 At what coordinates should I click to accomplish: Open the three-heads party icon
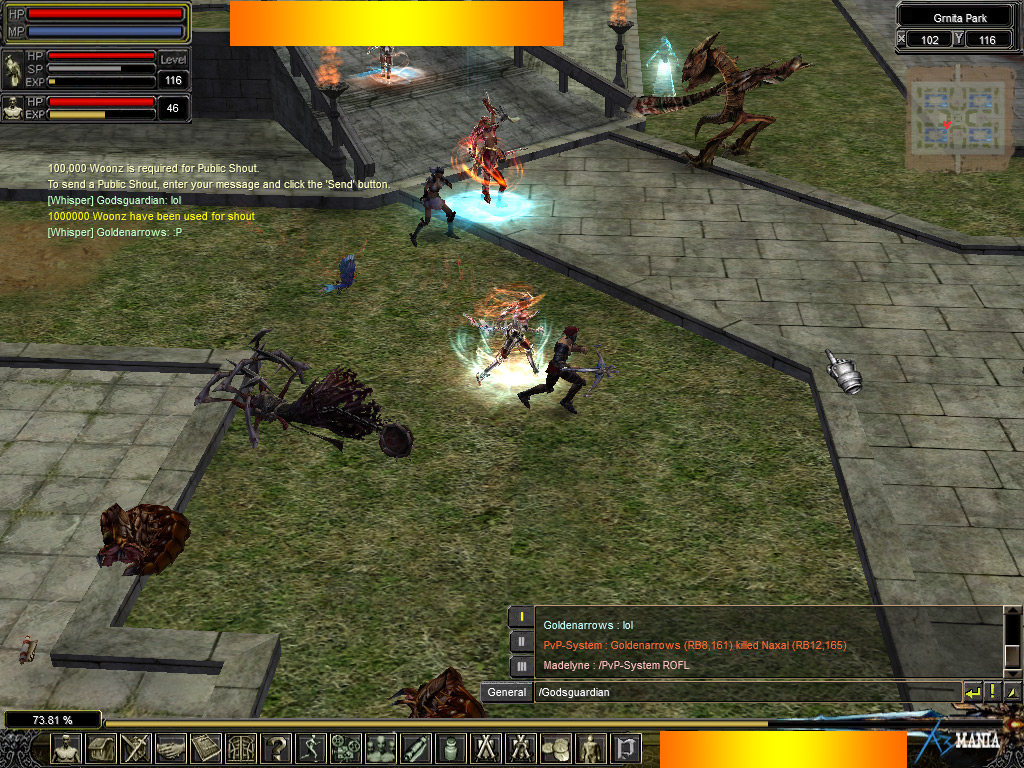(381, 747)
